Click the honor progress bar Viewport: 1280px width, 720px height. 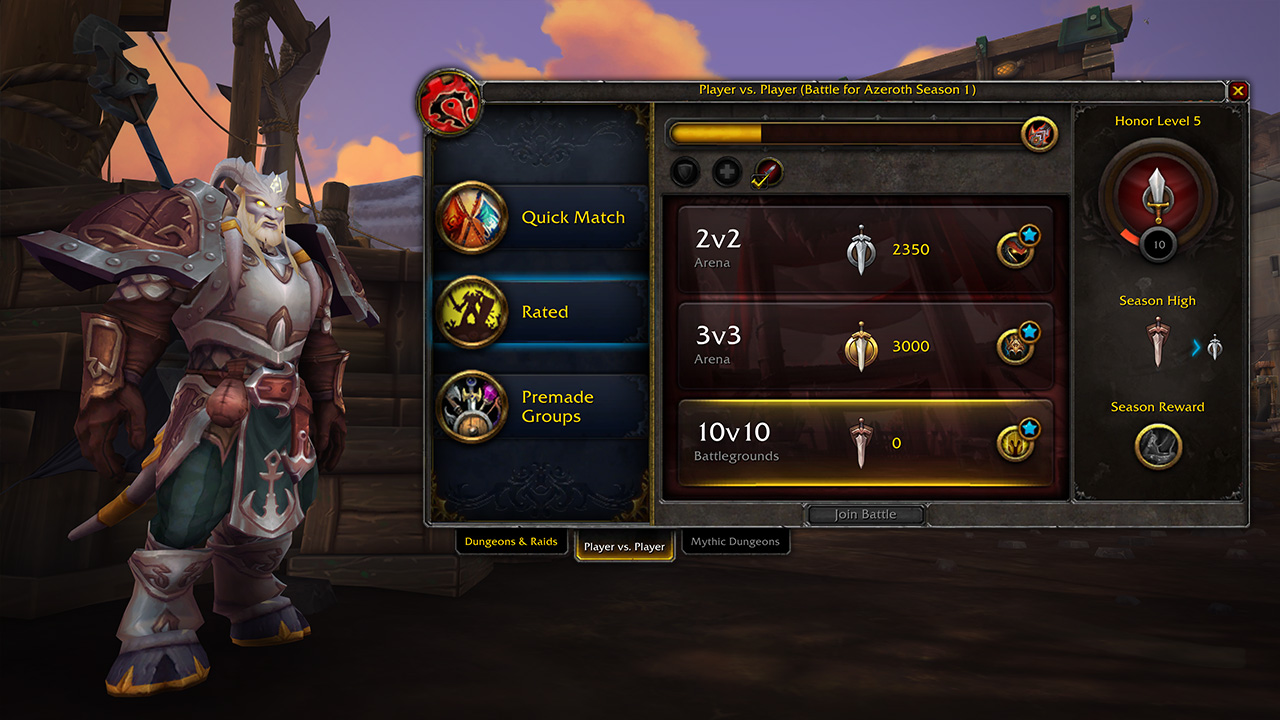(x=840, y=131)
